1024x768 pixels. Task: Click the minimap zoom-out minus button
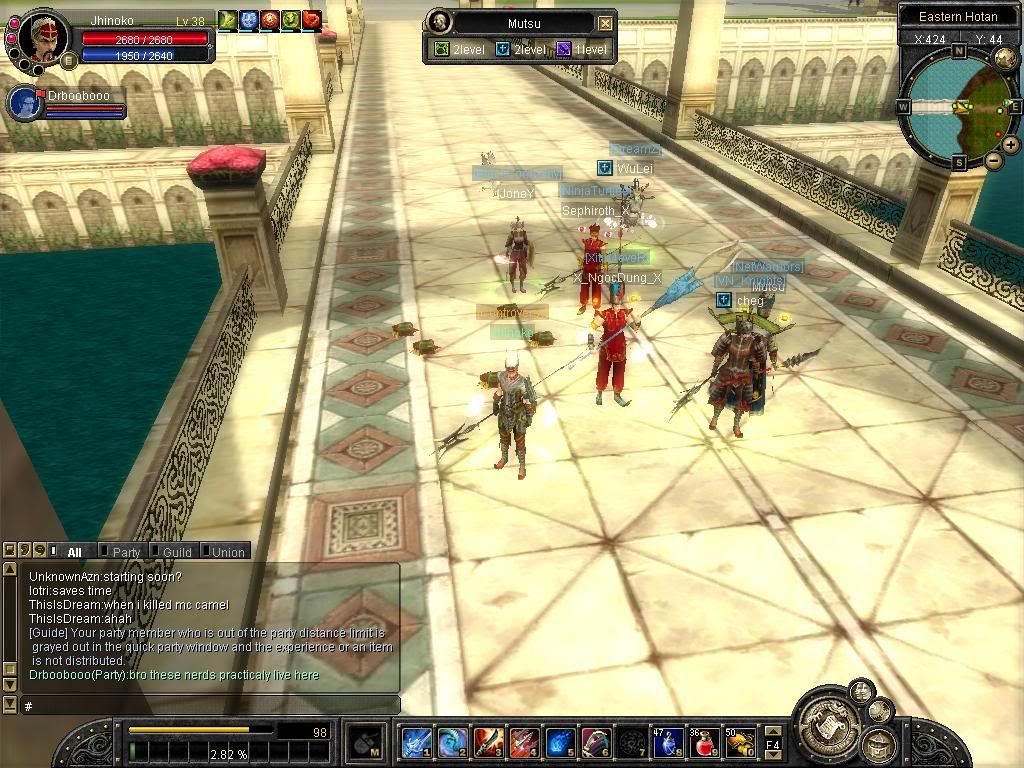pyautogui.click(x=993, y=160)
